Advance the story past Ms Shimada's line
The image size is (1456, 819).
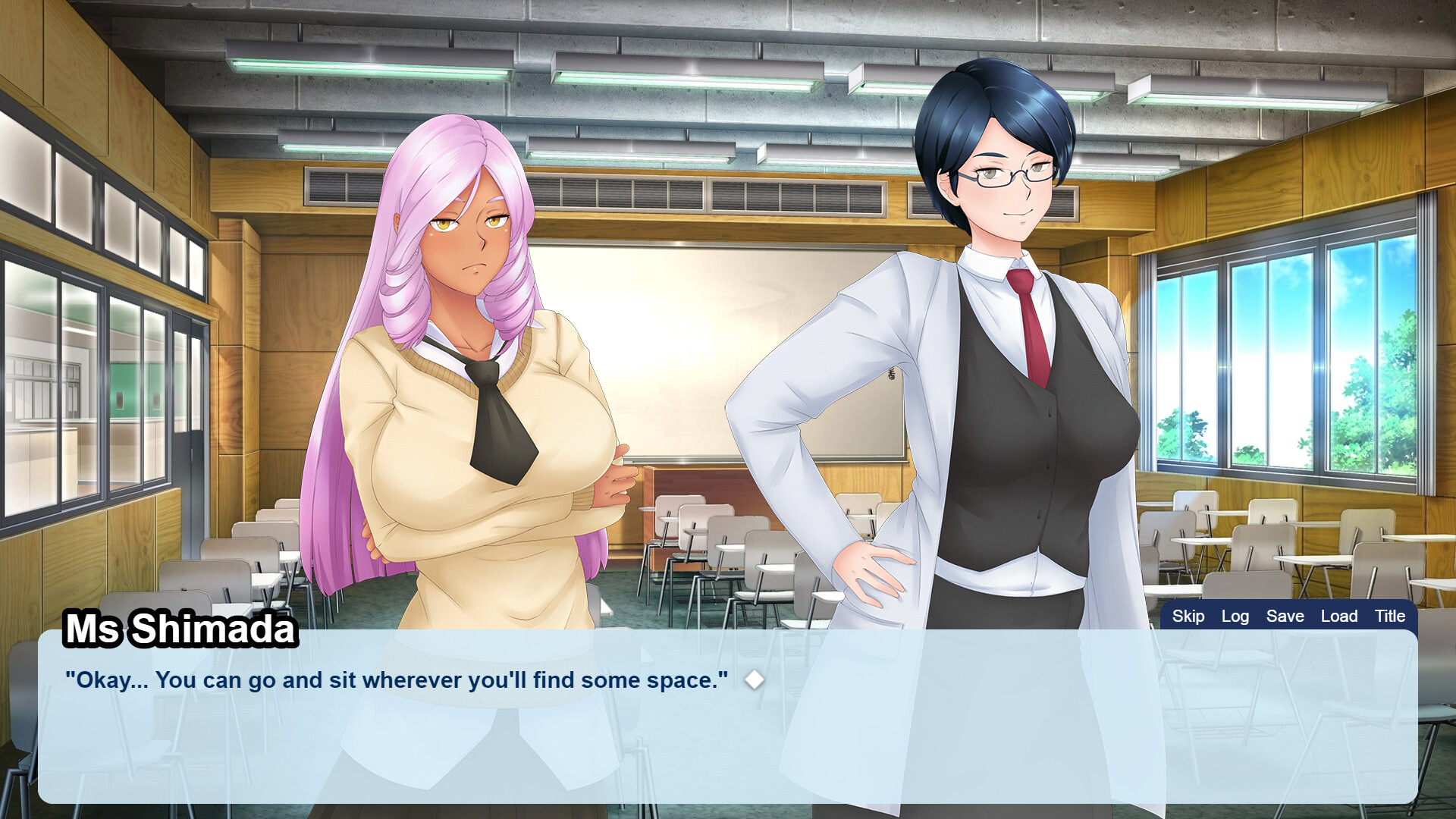click(728, 728)
